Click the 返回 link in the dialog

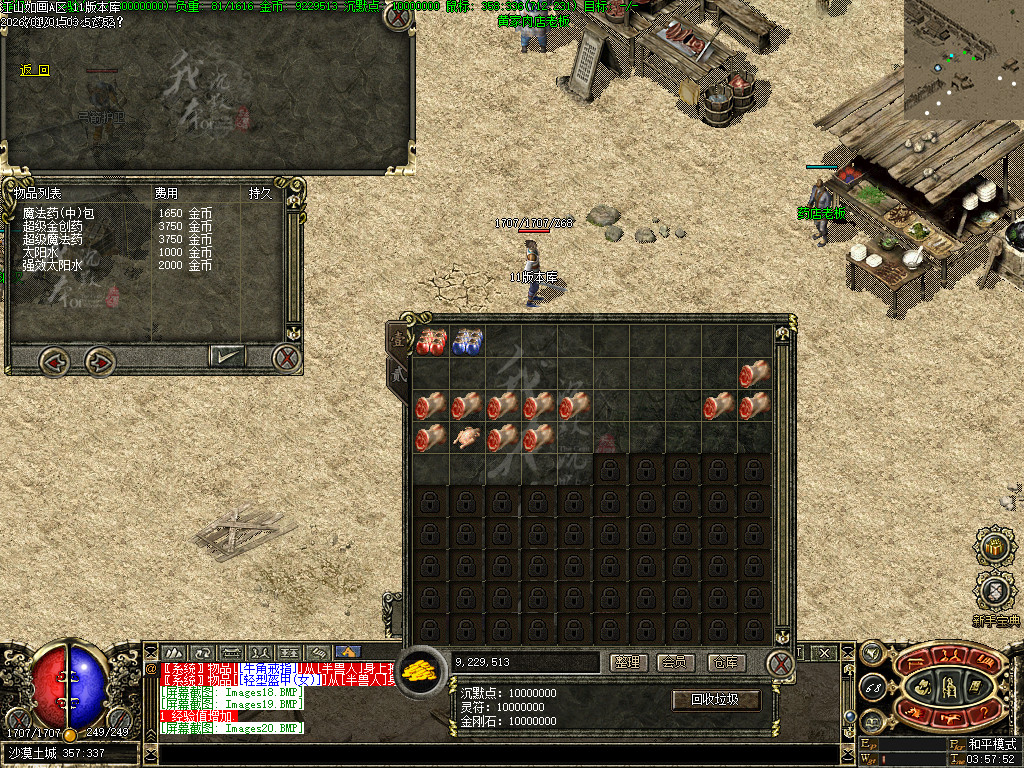coord(35,70)
